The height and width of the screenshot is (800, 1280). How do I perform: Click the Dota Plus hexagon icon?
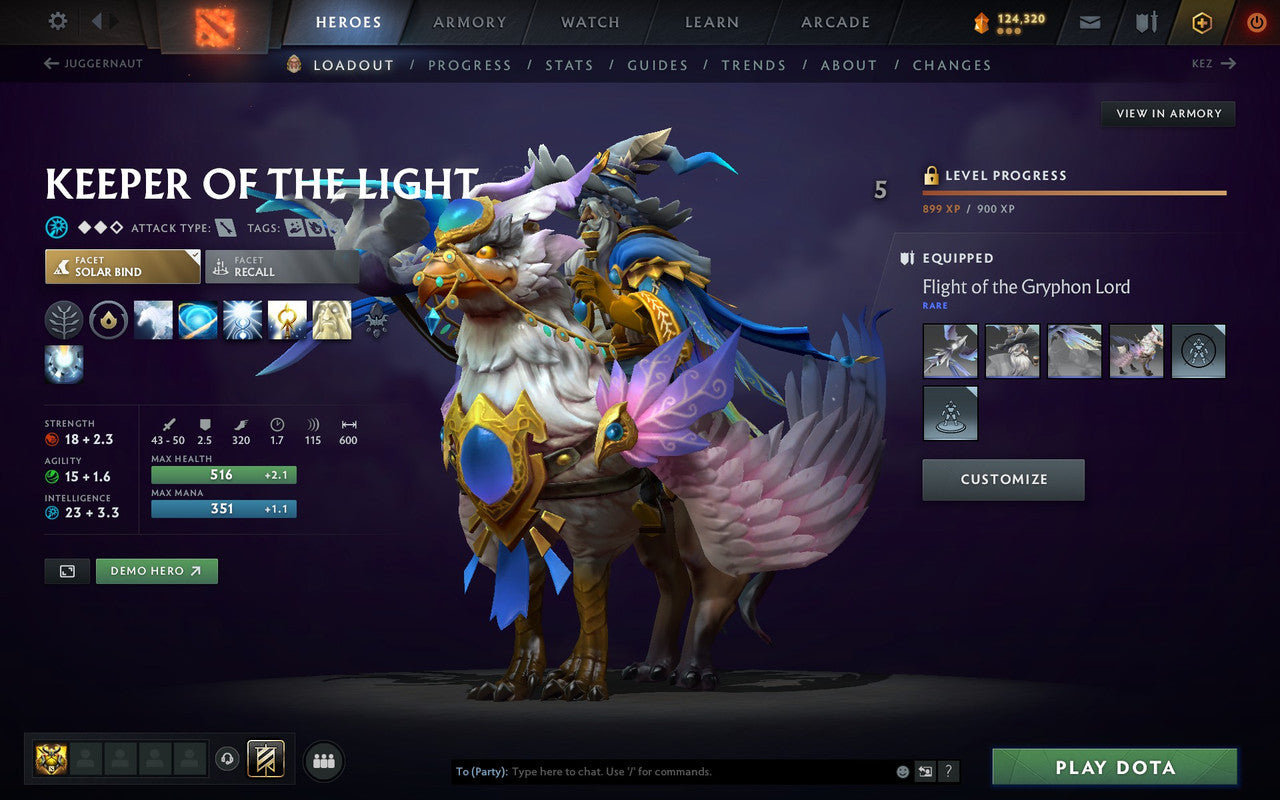1201,21
